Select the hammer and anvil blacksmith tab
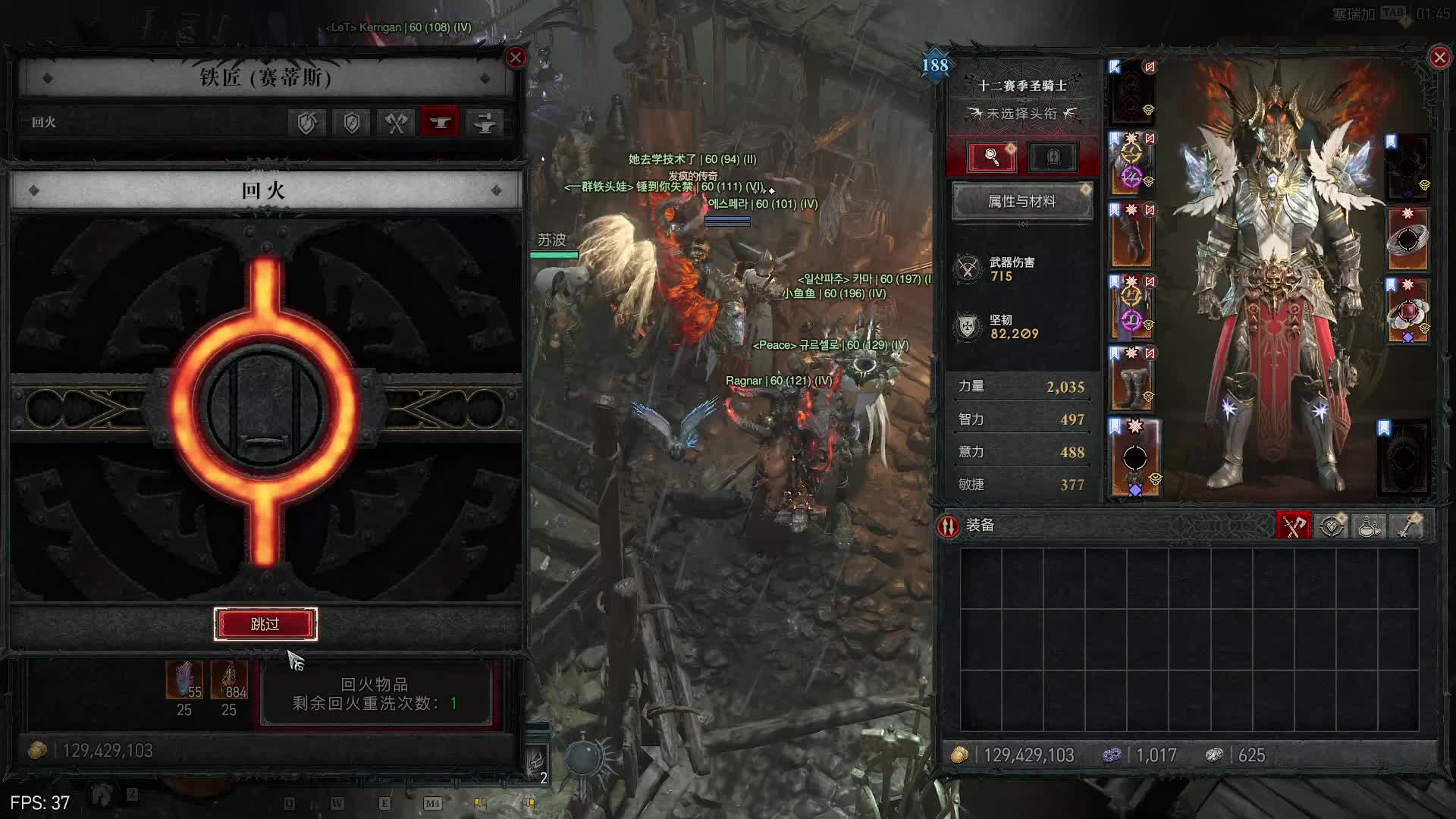The width and height of the screenshot is (1456, 819). (x=485, y=123)
